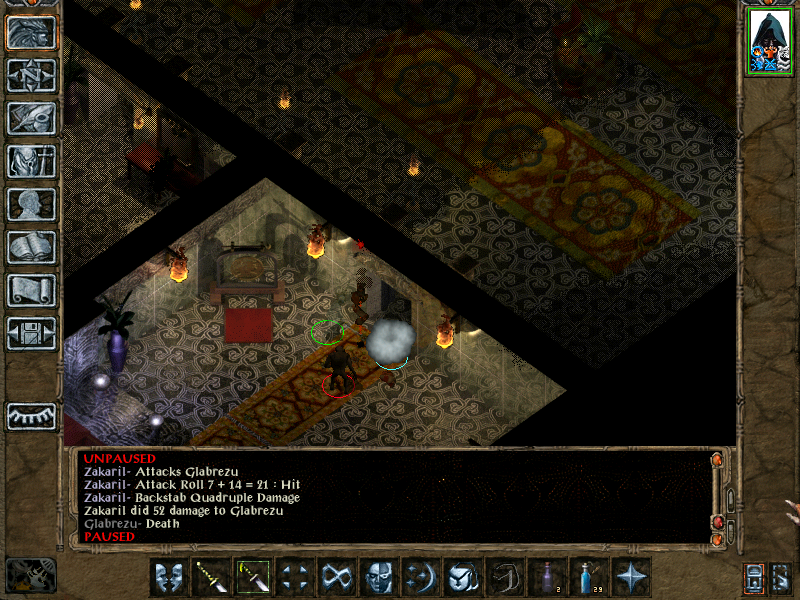Image resolution: width=800 pixels, height=600 pixels.
Task: Toggle the stealth mask-face ability
Action: click(379, 577)
